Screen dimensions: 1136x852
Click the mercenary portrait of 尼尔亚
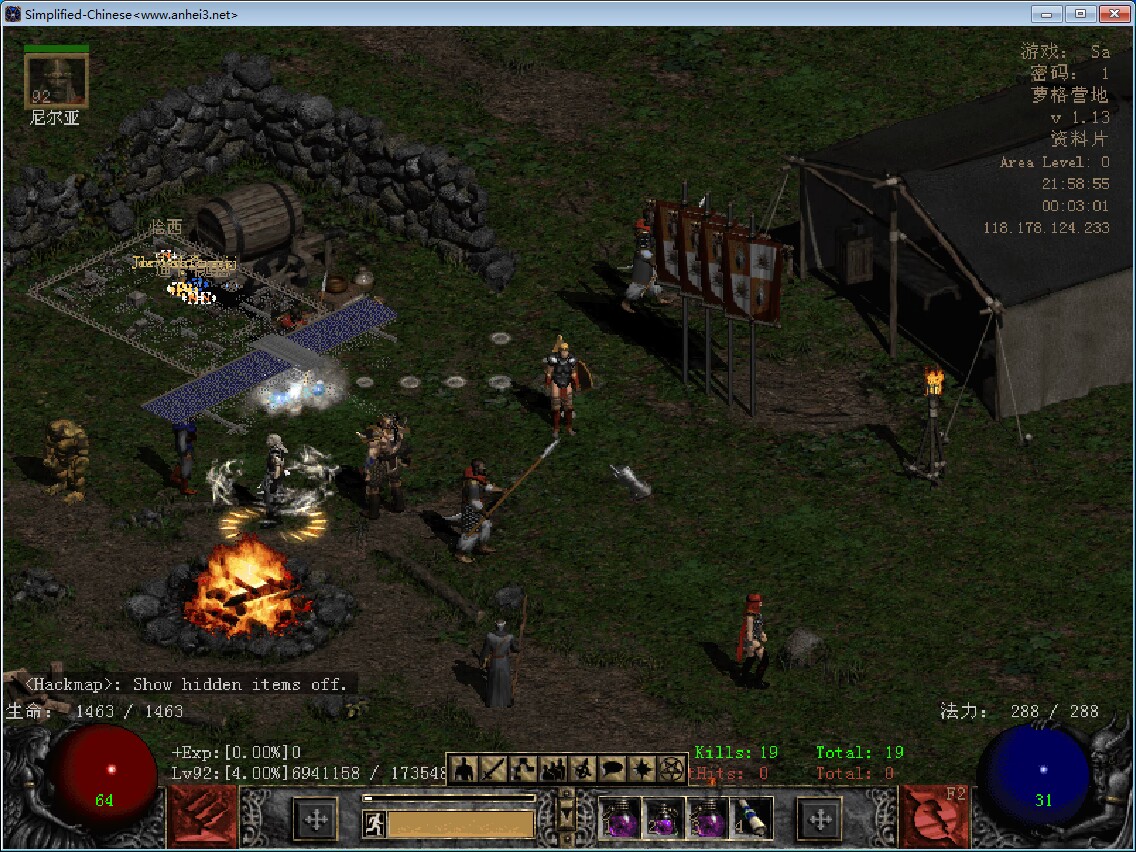(56, 81)
